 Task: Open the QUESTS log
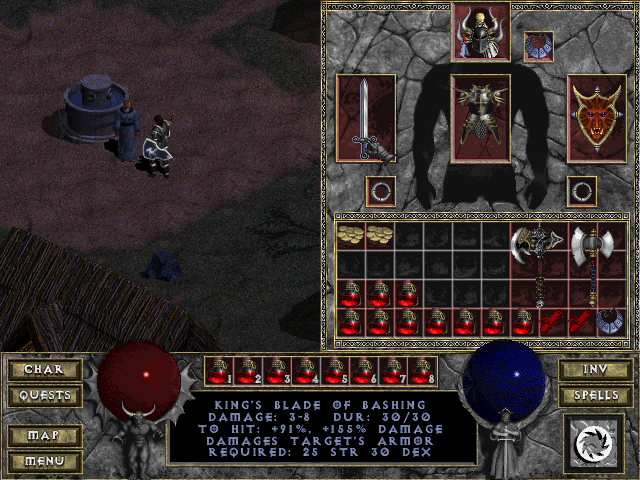[x=44, y=395]
